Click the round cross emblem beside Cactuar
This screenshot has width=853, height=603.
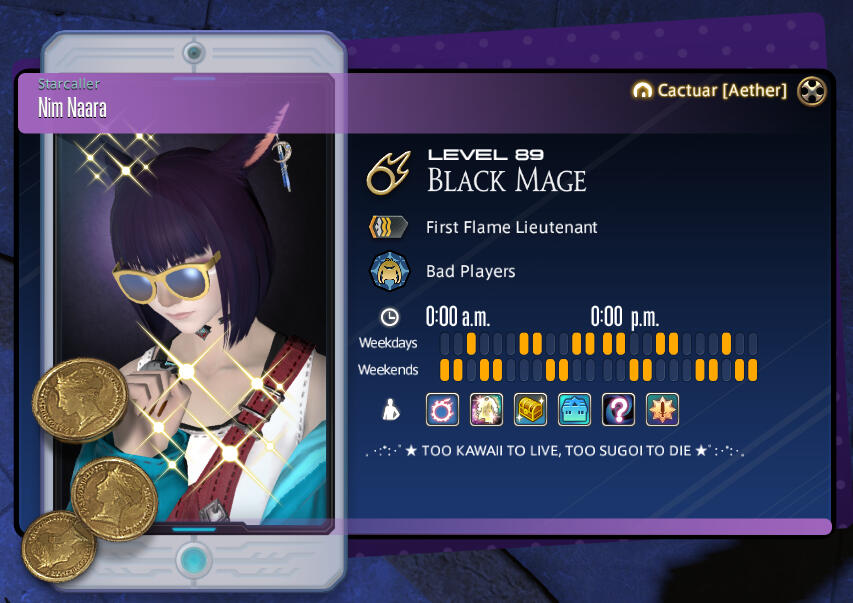click(812, 91)
